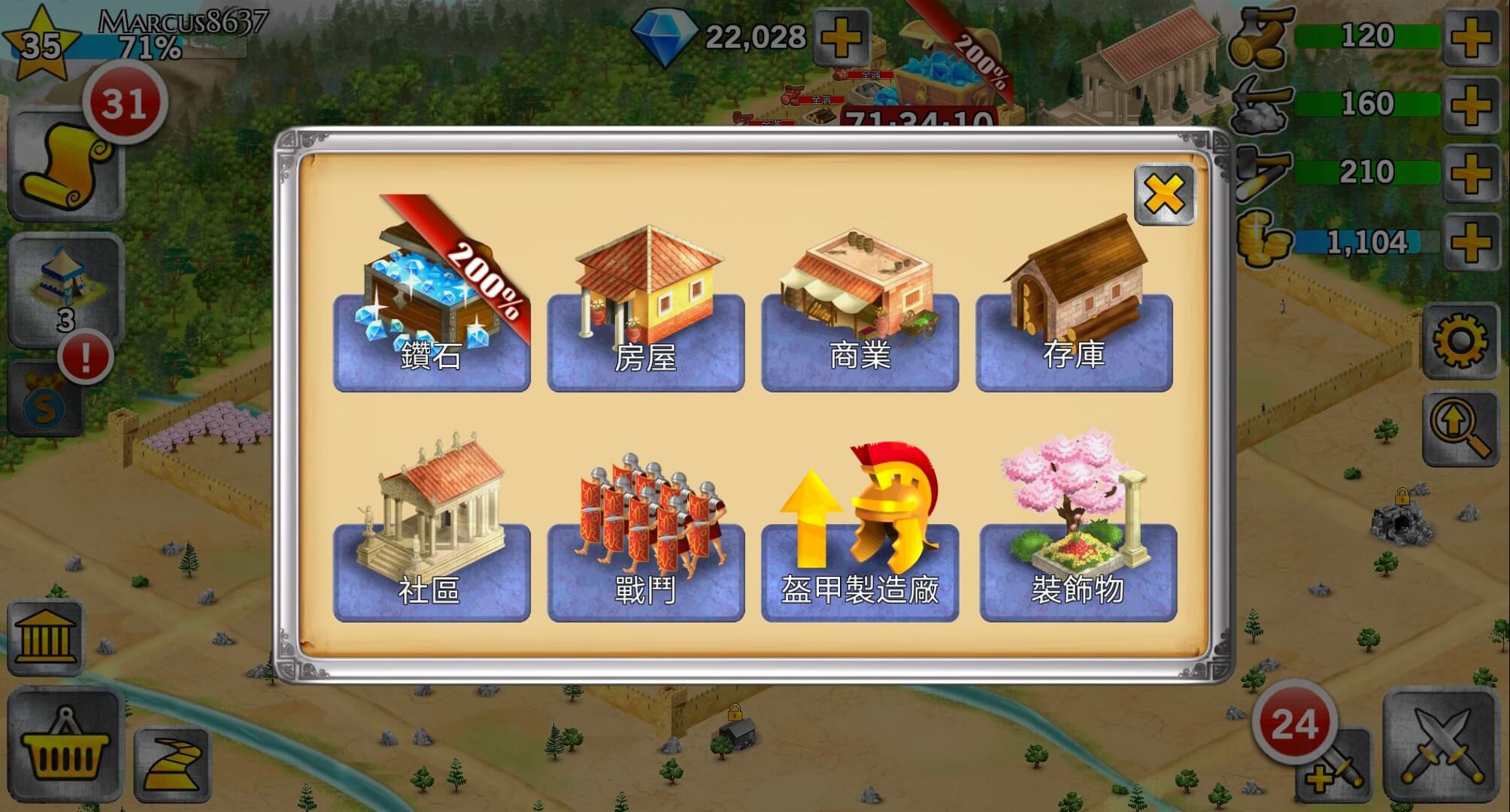Open the shopping basket store button
The height and width of the screenshot is (812, 1510).
point(65,746)
